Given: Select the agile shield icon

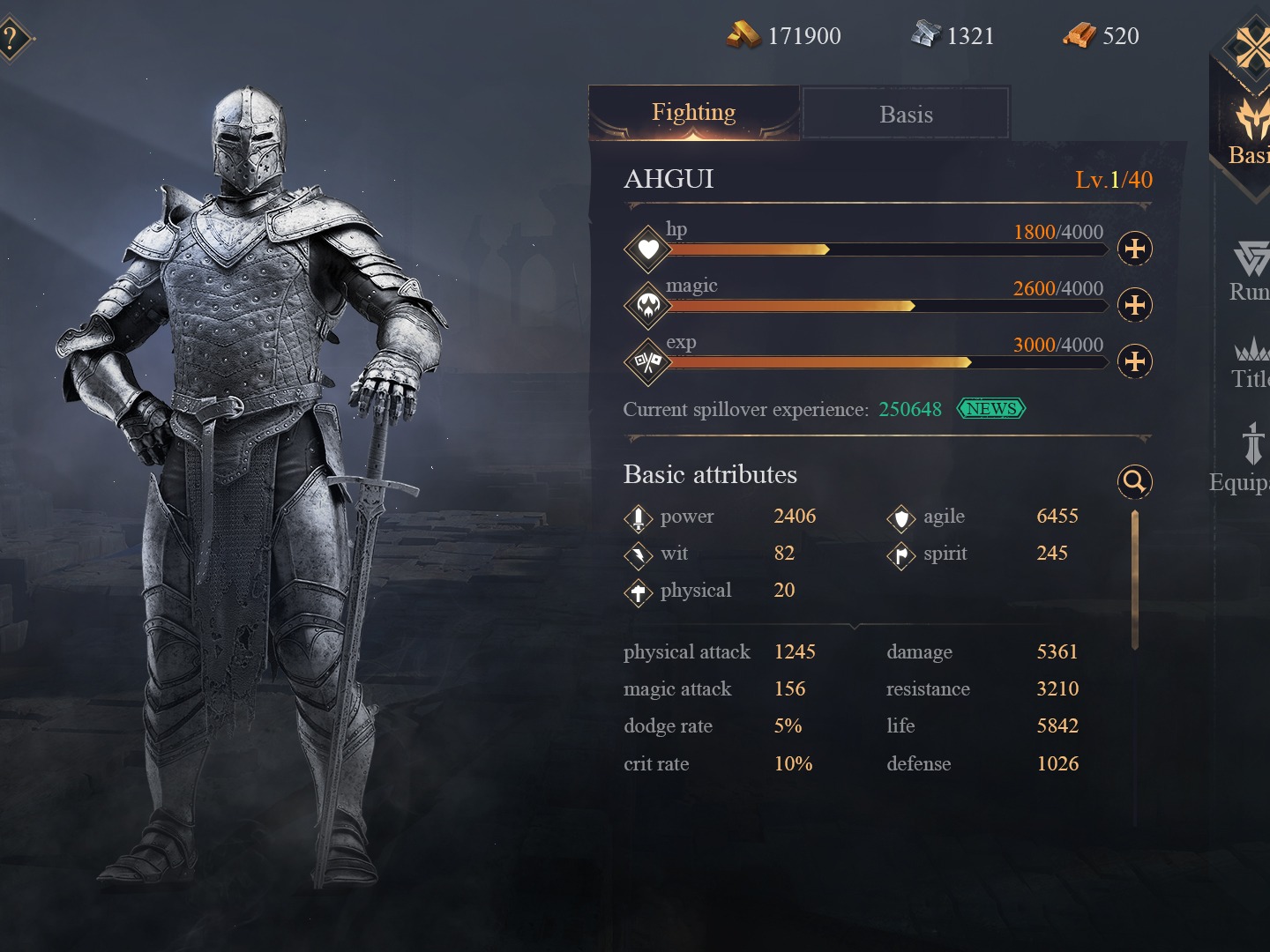Looking at the screenshot, I should pyautogui.click(x=901, y=518).
